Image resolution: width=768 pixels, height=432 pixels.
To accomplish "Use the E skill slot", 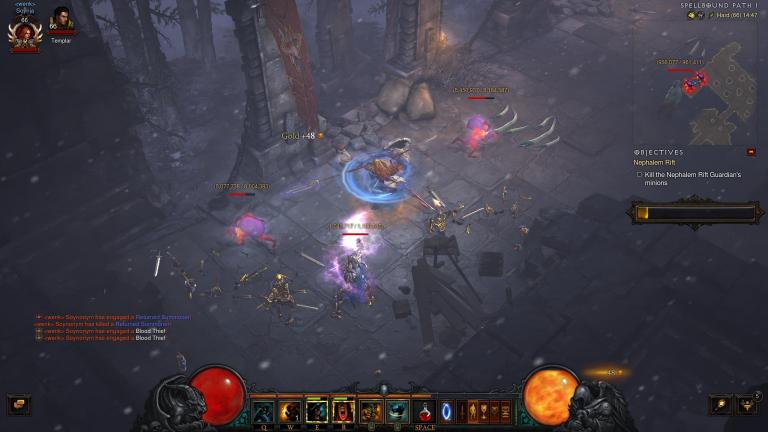I will (x=317, y=410).
